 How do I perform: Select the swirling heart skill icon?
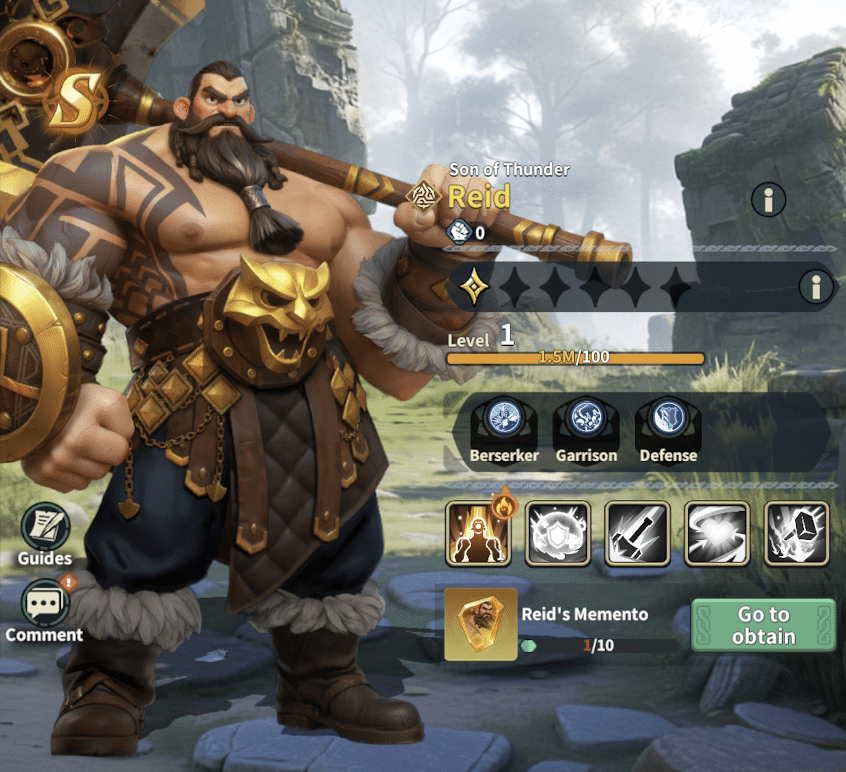tap(717, 534)
